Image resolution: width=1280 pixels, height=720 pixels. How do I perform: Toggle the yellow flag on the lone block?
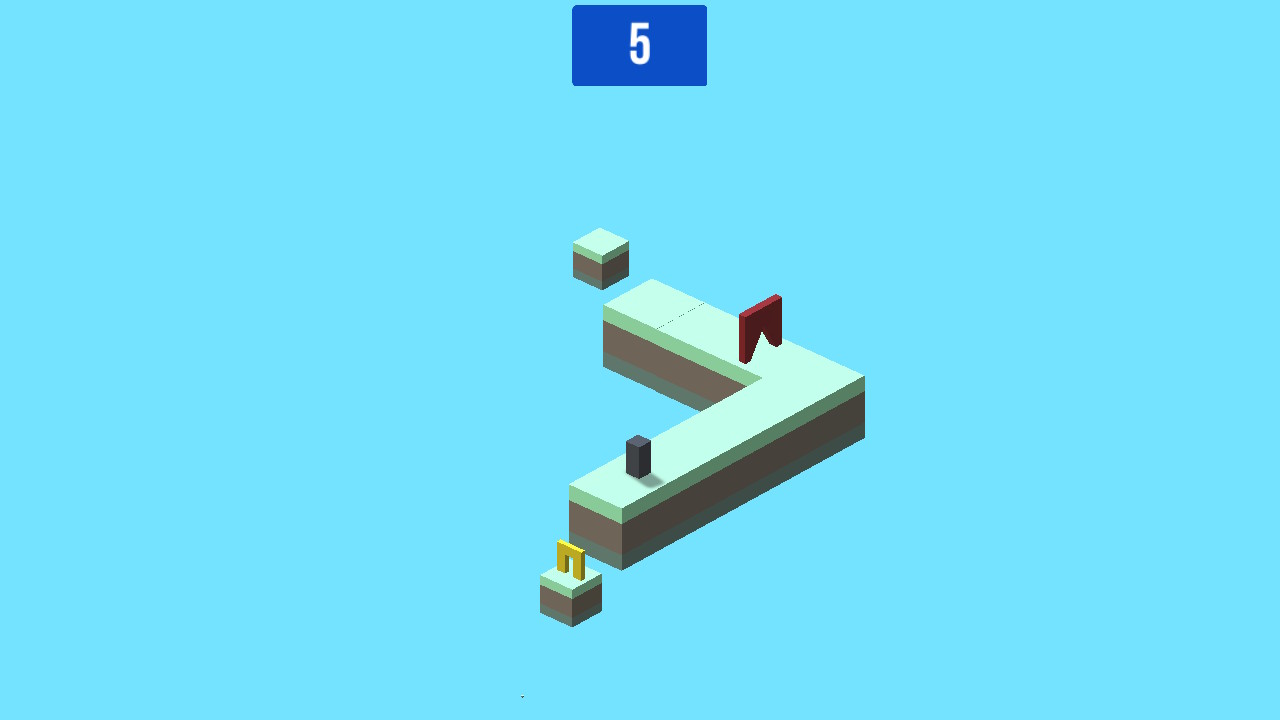[x=566, y=556]
